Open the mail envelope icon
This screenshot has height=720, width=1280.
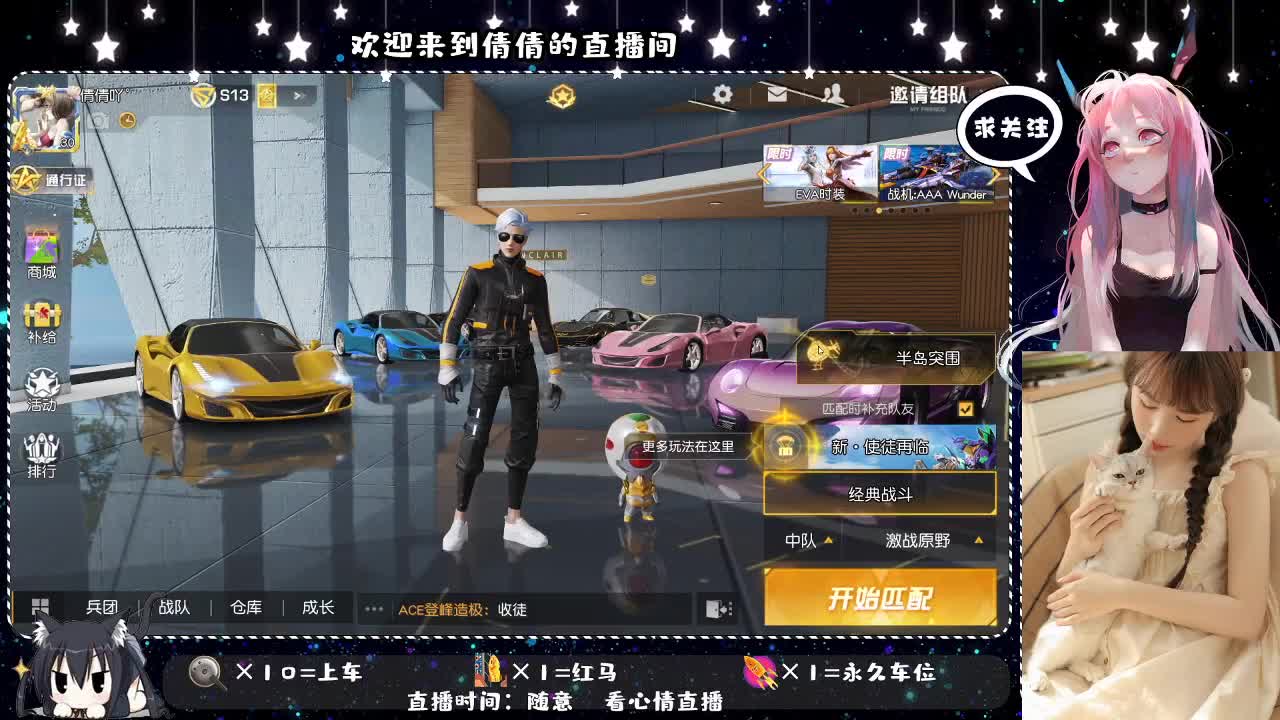pos(775,93)
